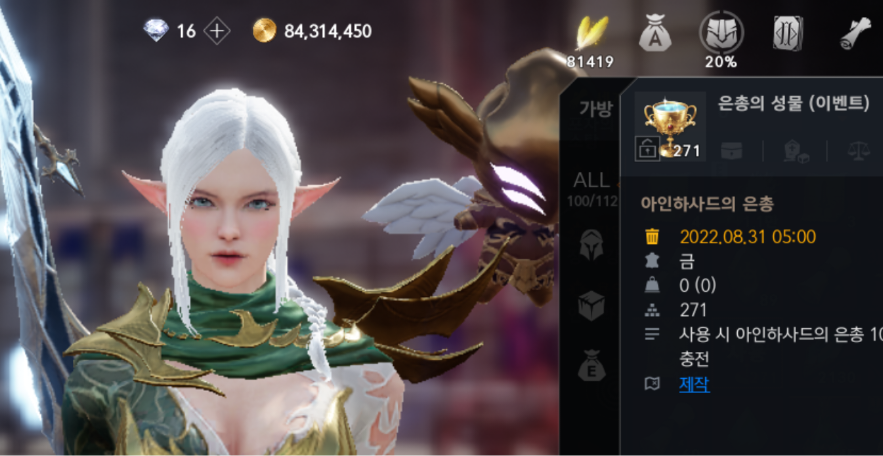Open the scroll icon in the top bar

click(855, 34)
